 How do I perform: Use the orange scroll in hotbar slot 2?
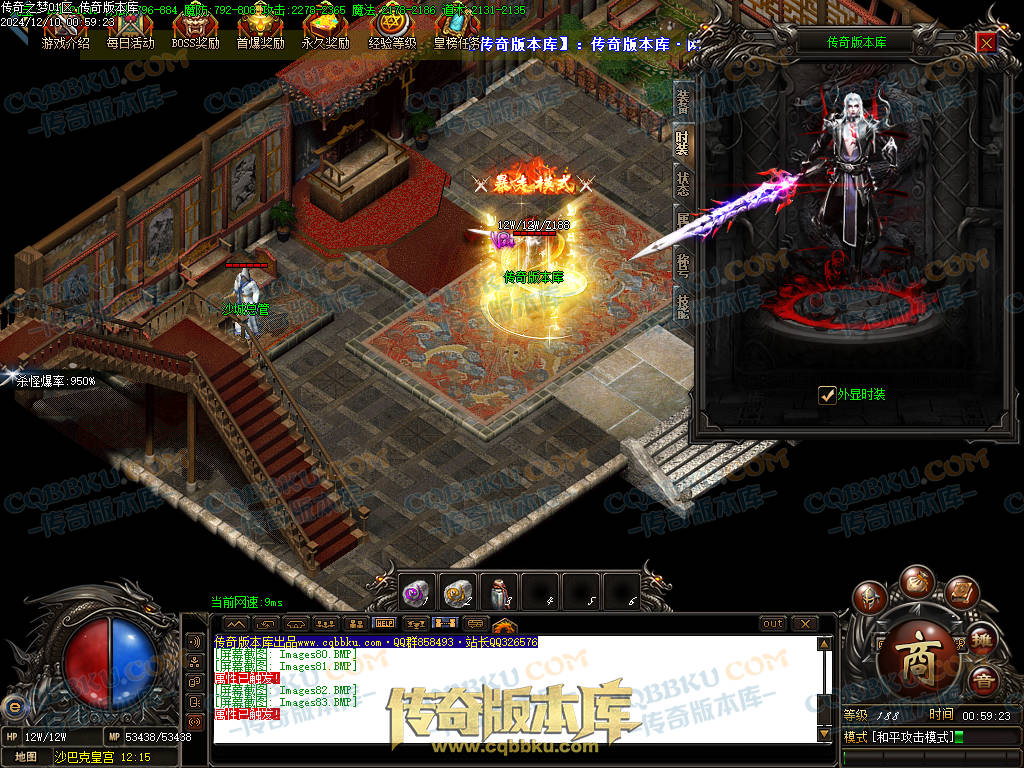pyautogui.click(x=458, y=592)
